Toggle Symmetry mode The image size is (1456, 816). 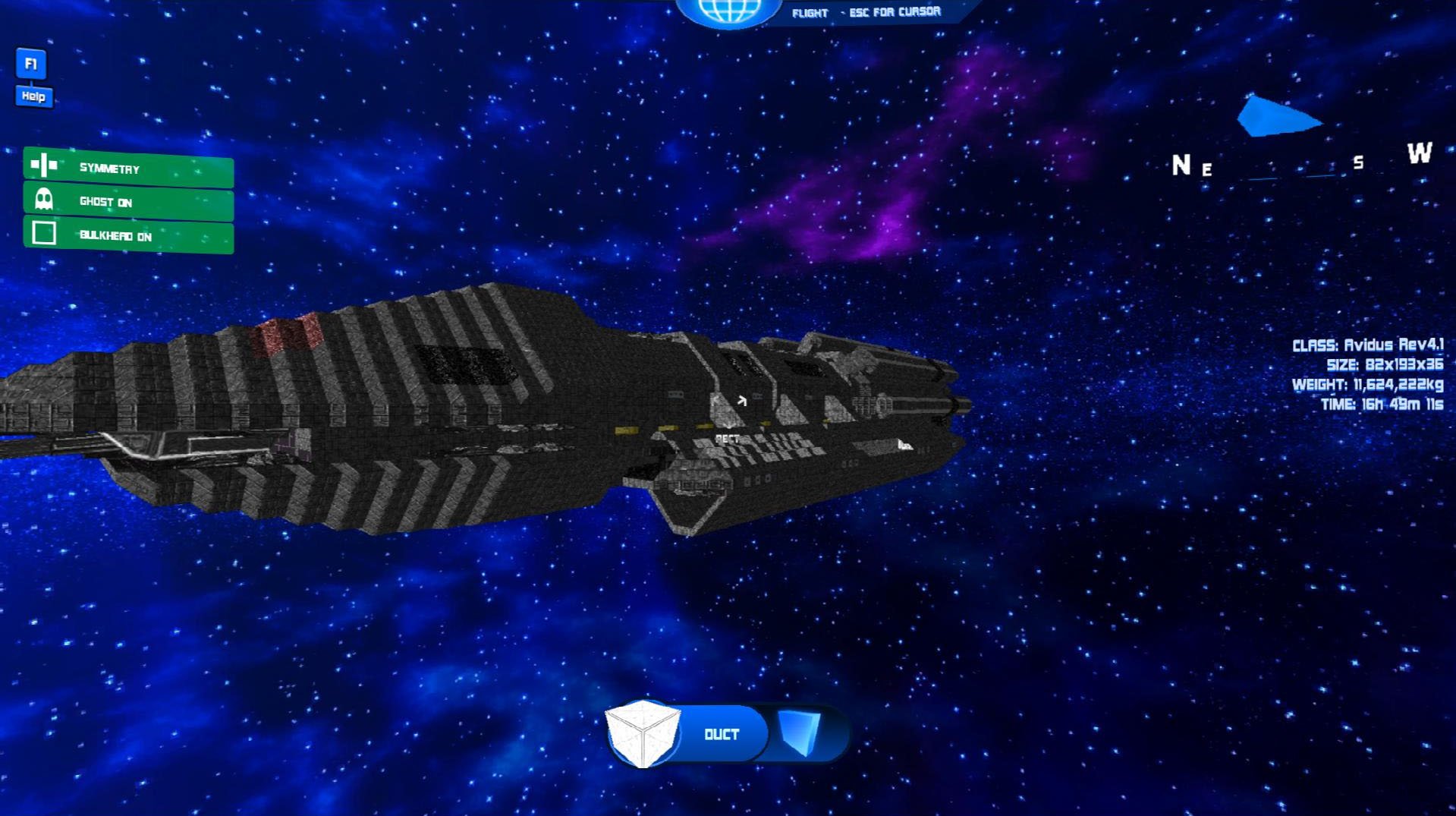(108, 169)
